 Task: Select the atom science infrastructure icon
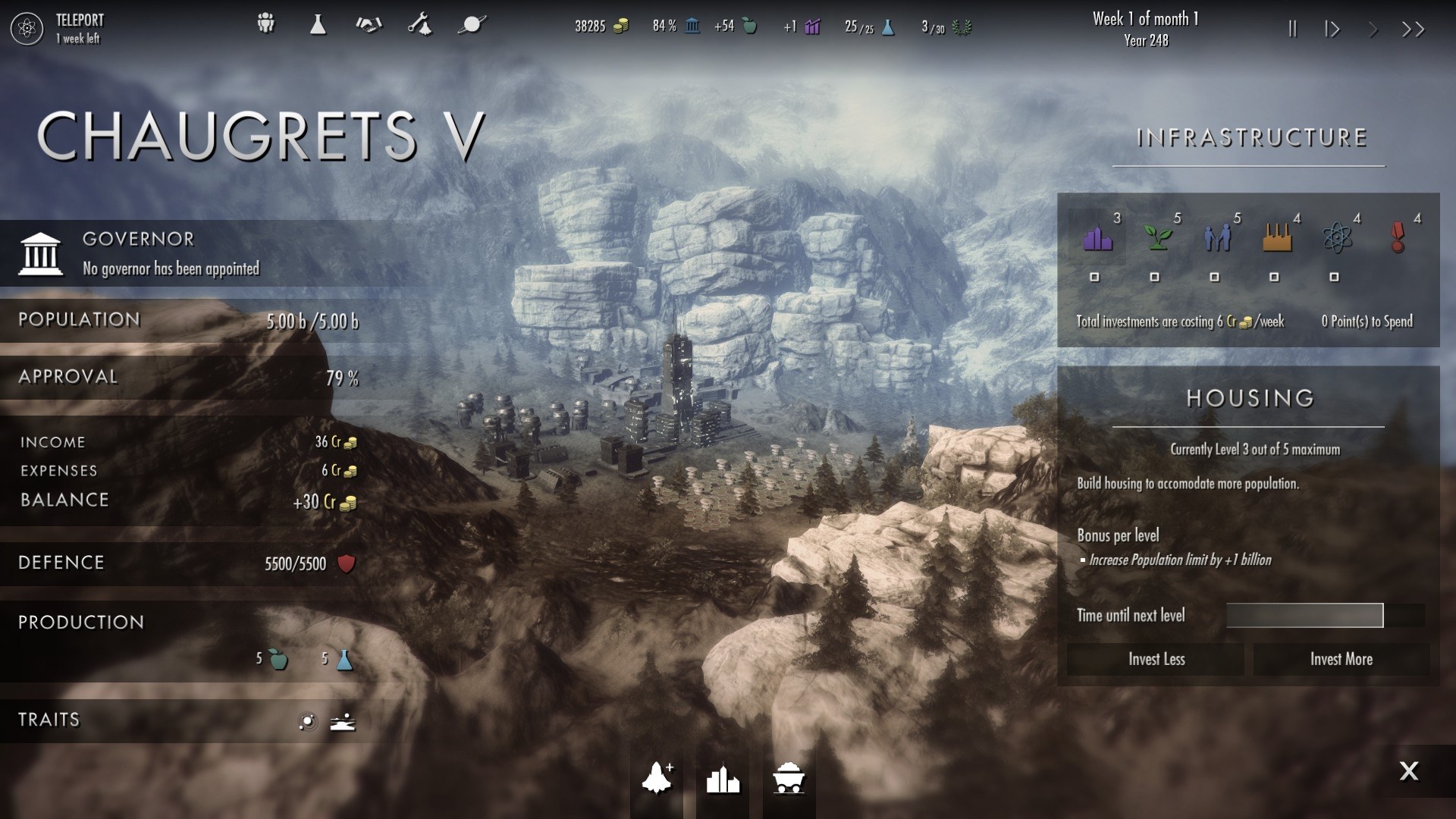pos(1337,237)
